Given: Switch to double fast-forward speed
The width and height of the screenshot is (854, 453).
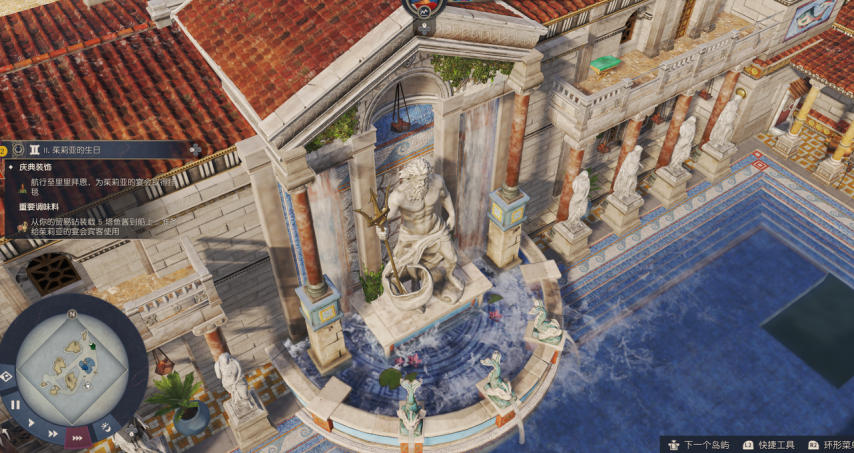Looking at the screenshot, I should point(53,435).
